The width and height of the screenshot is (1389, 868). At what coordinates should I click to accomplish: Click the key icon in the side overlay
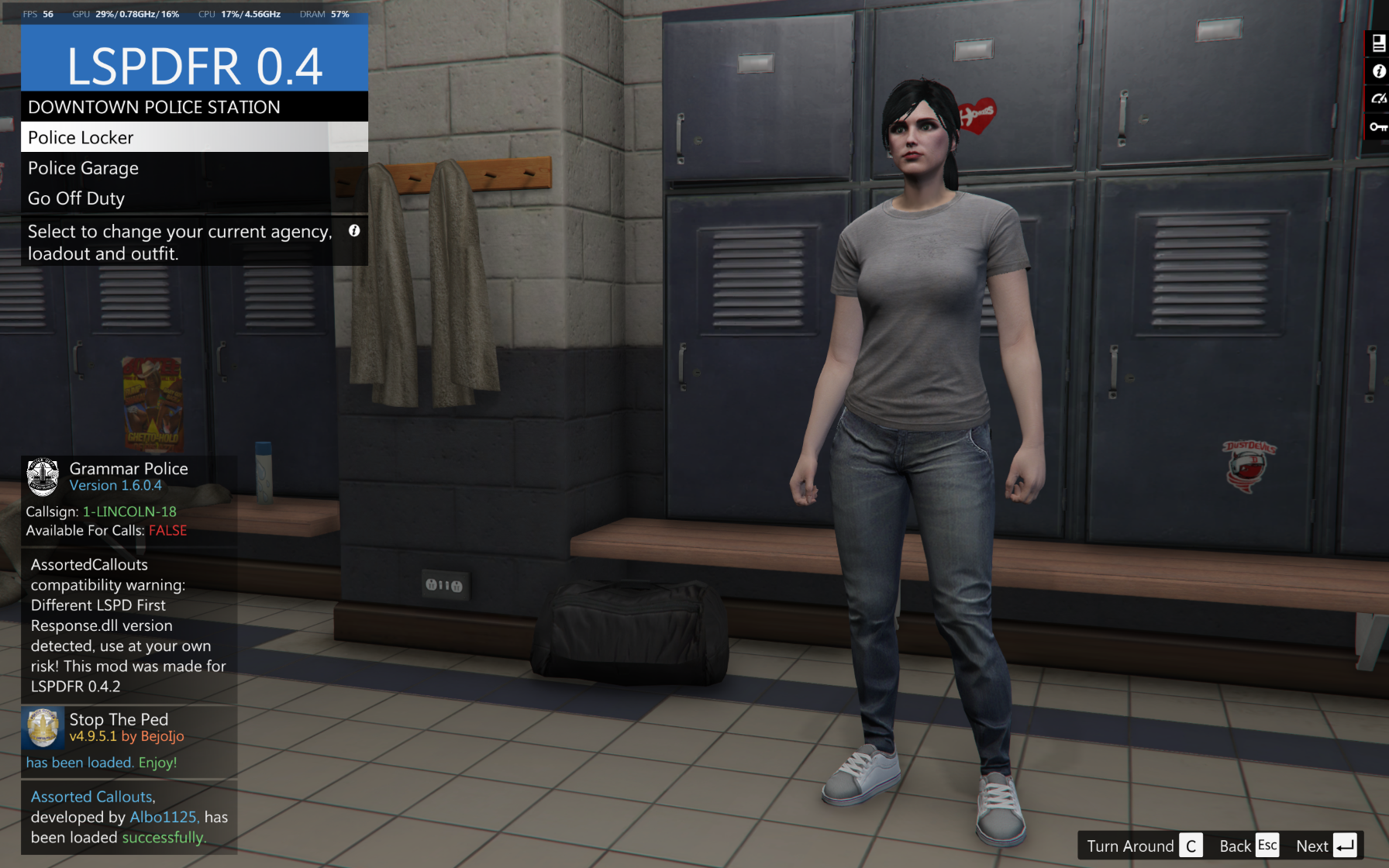click(1378, 126)
